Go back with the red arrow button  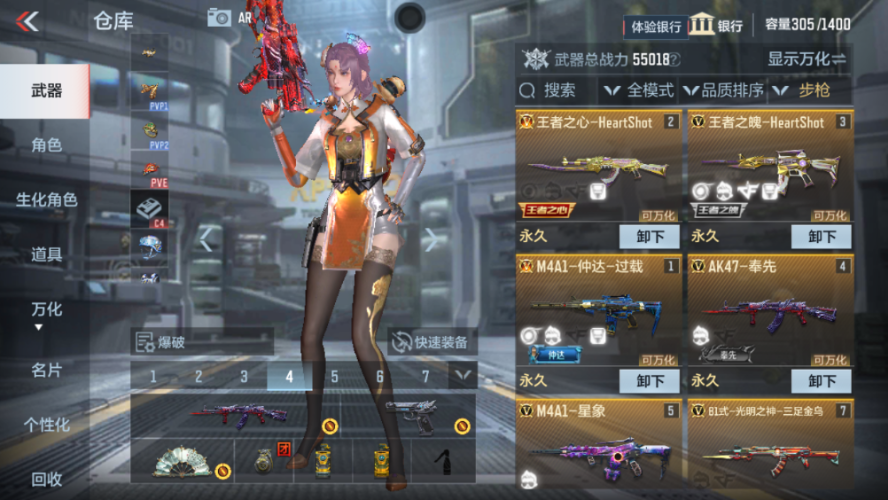tap(28, 20)
